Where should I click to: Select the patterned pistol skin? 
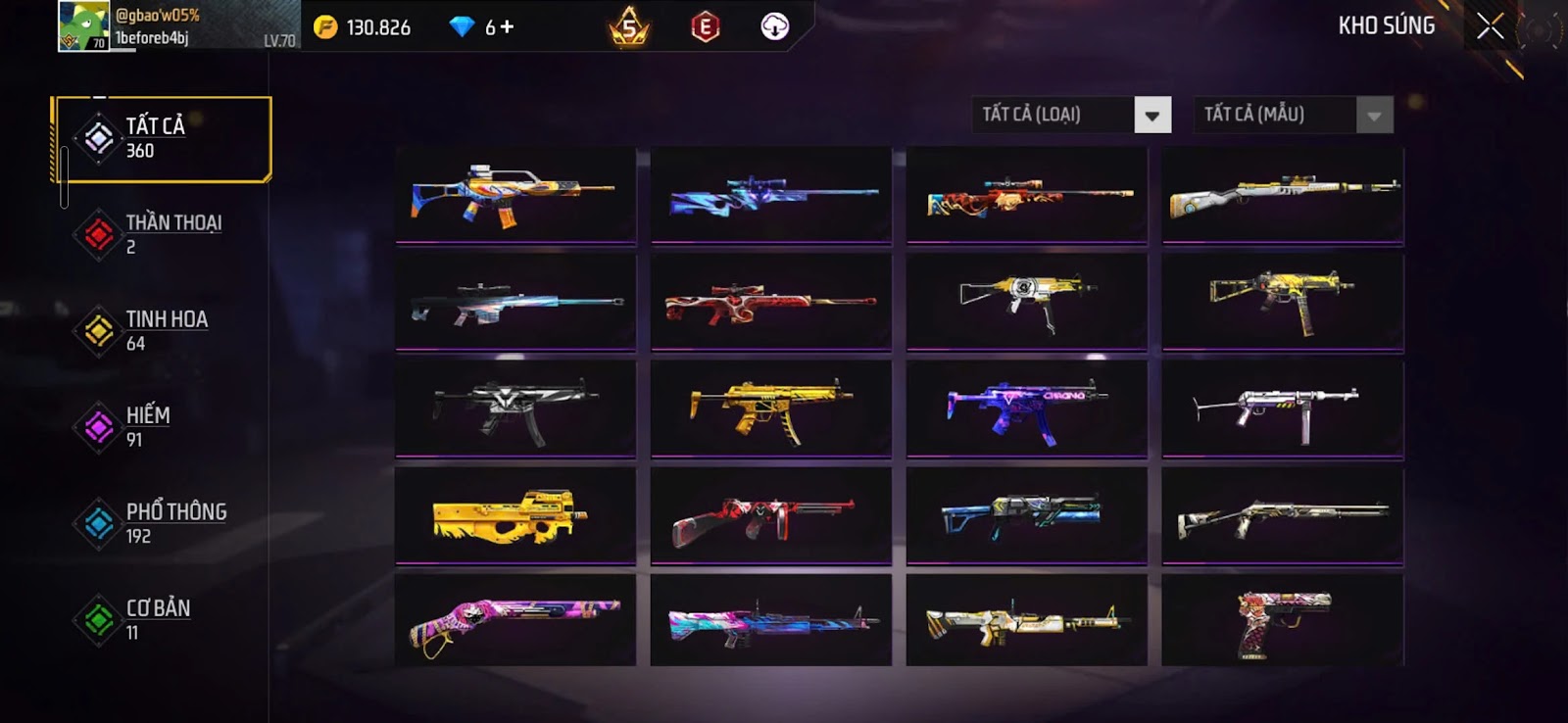(1282, 621)
